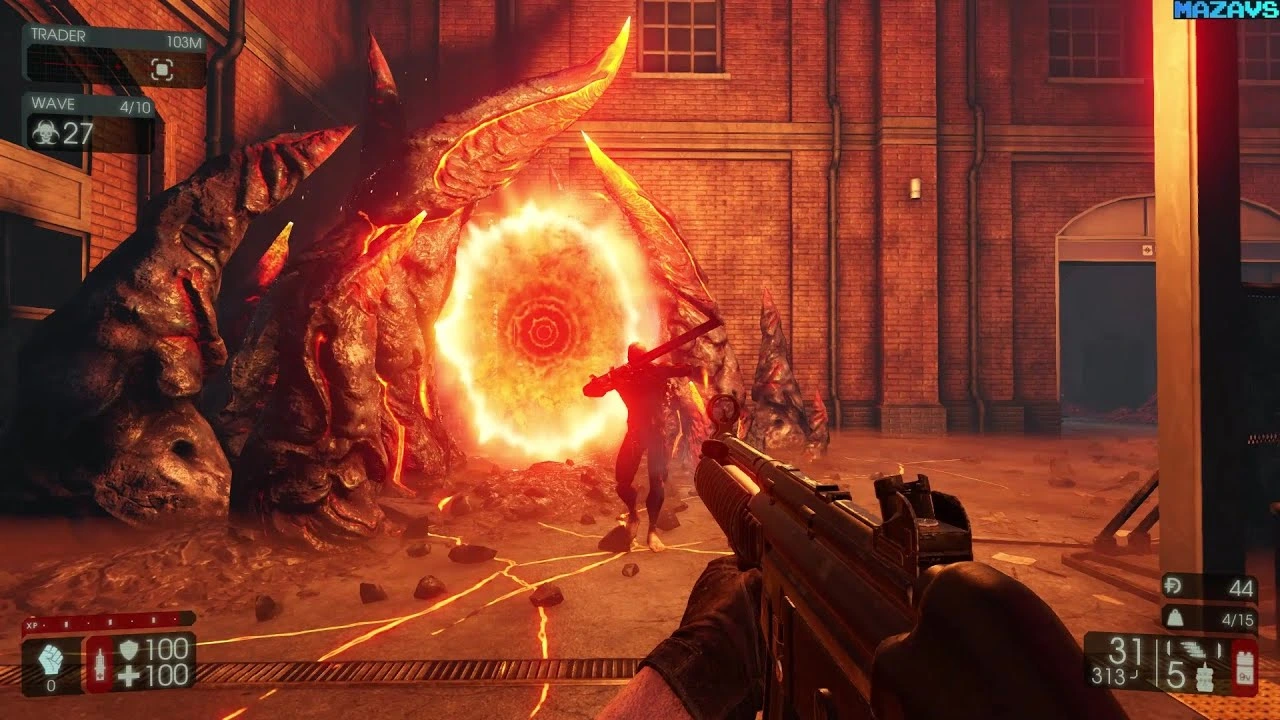Toggle the trader objective marker in the compass
This screenshot has height=720, width=1280.
(x=162, y=68)
